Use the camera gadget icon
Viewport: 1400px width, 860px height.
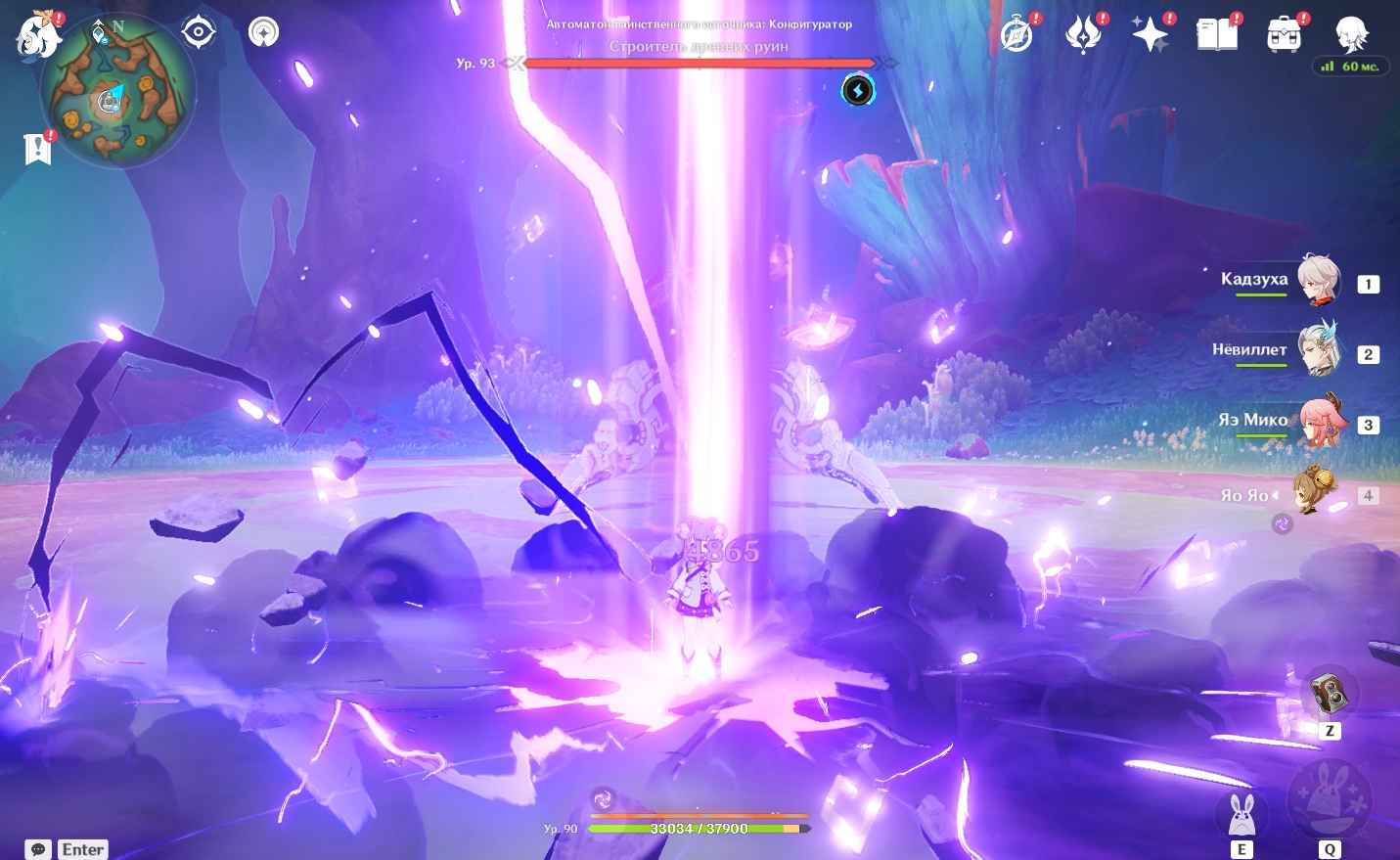pyautogui.click(x=1330, y=694)
